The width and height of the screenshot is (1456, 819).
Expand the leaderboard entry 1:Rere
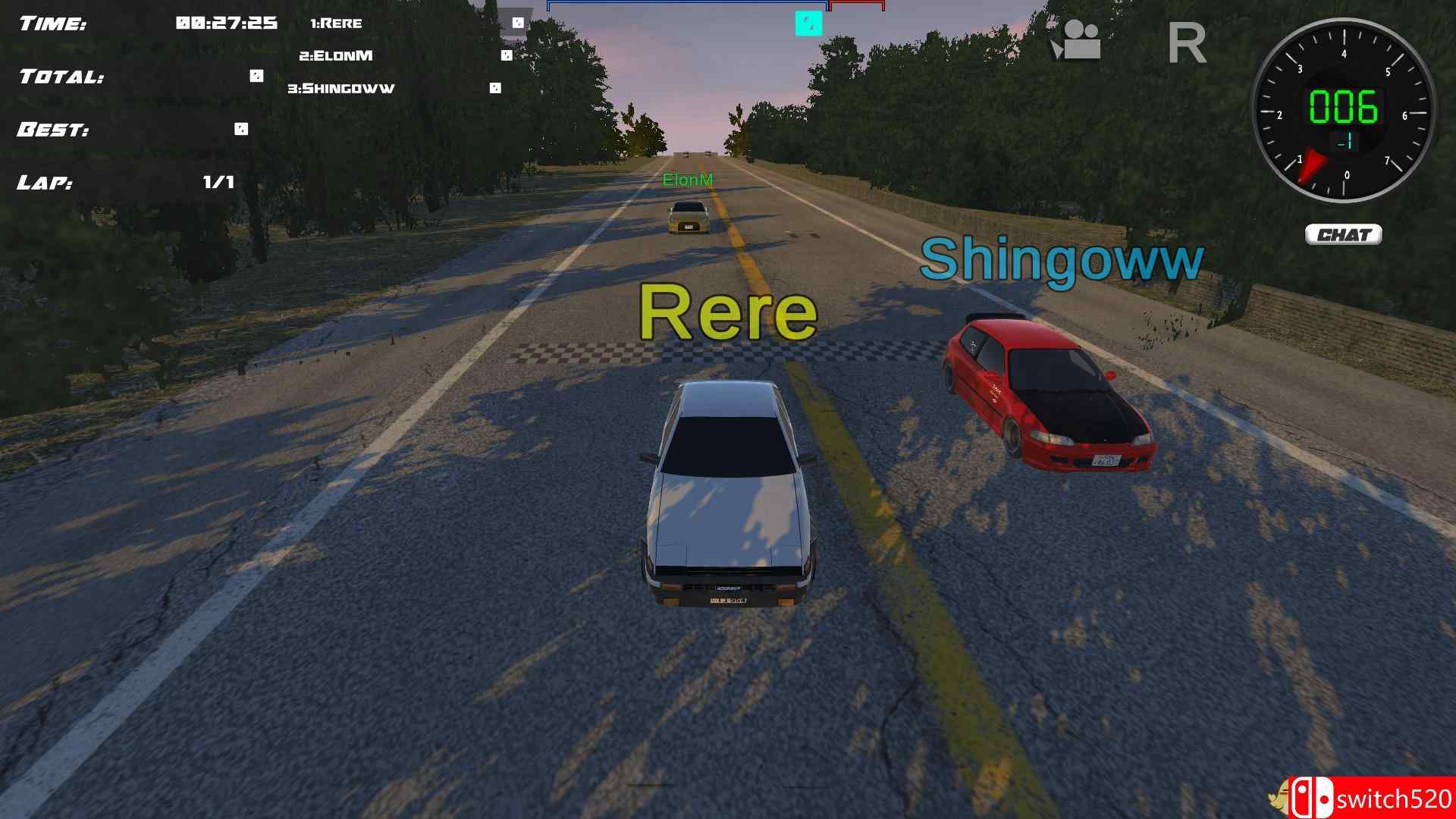(x=337, y=23)
